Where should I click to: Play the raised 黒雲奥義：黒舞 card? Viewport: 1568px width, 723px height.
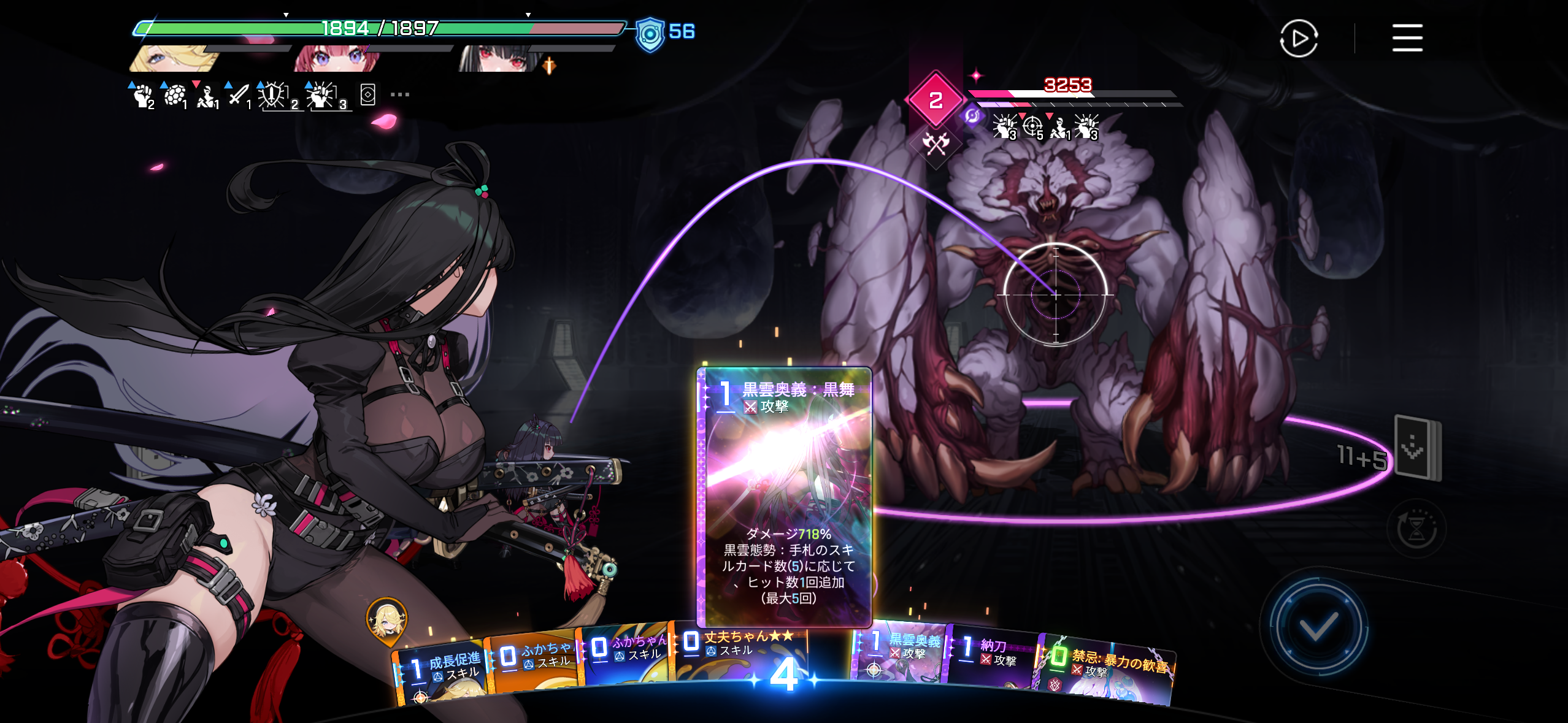point(784,495)
